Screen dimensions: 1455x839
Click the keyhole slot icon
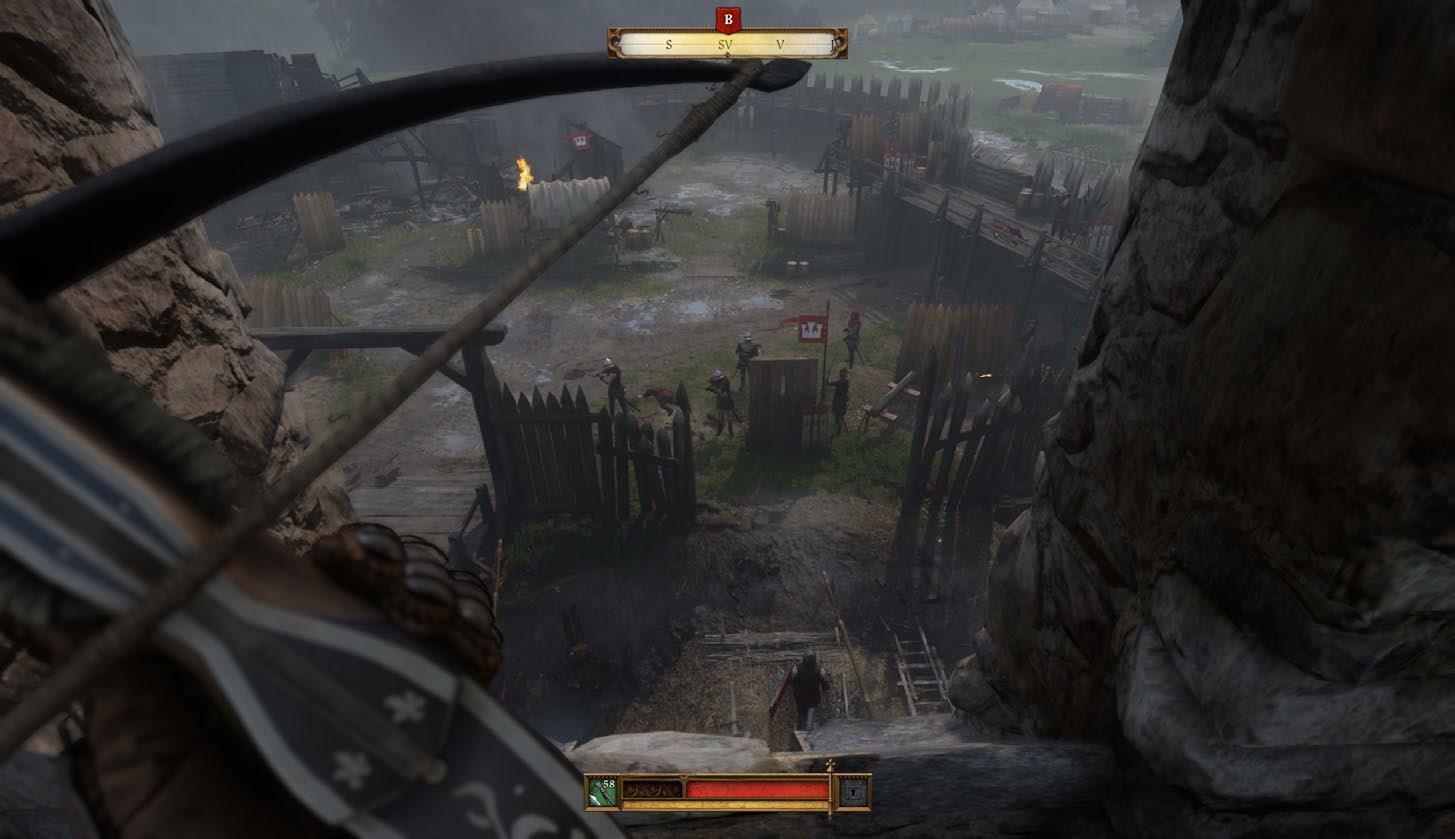[854, 792]
